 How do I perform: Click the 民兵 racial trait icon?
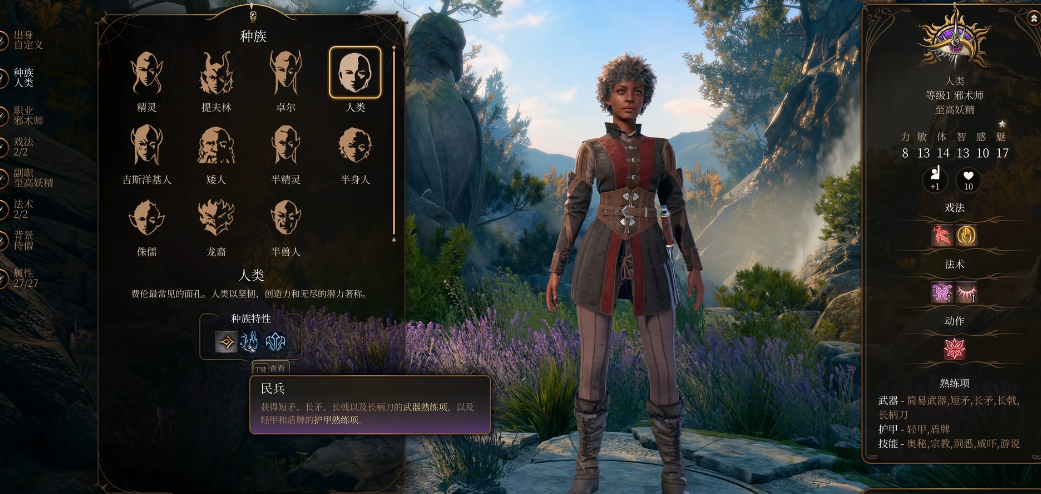click(x=226, y=343)
